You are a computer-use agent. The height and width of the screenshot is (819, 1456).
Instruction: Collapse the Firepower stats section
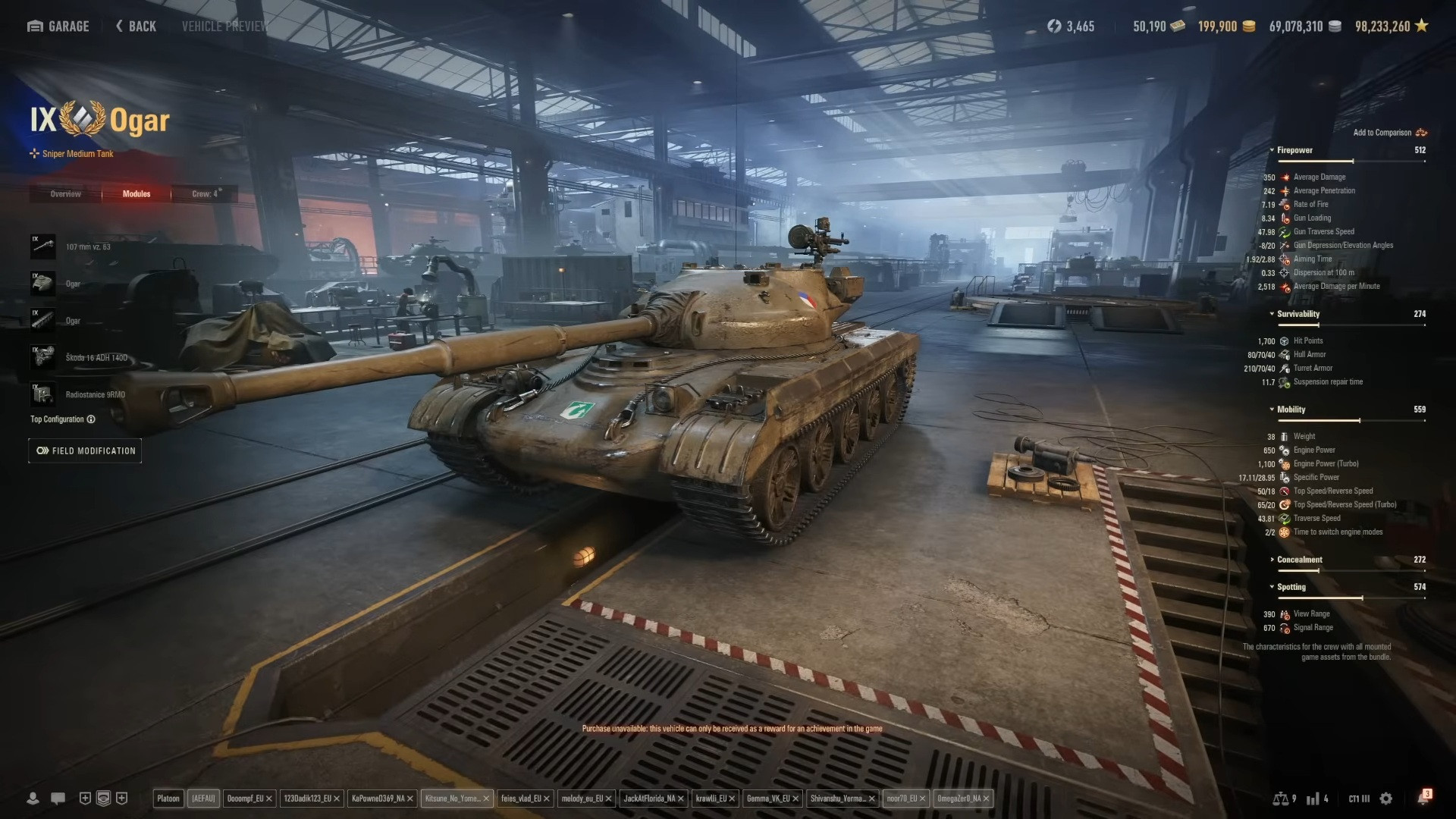pyautogui.click(x=1272, y=149)
